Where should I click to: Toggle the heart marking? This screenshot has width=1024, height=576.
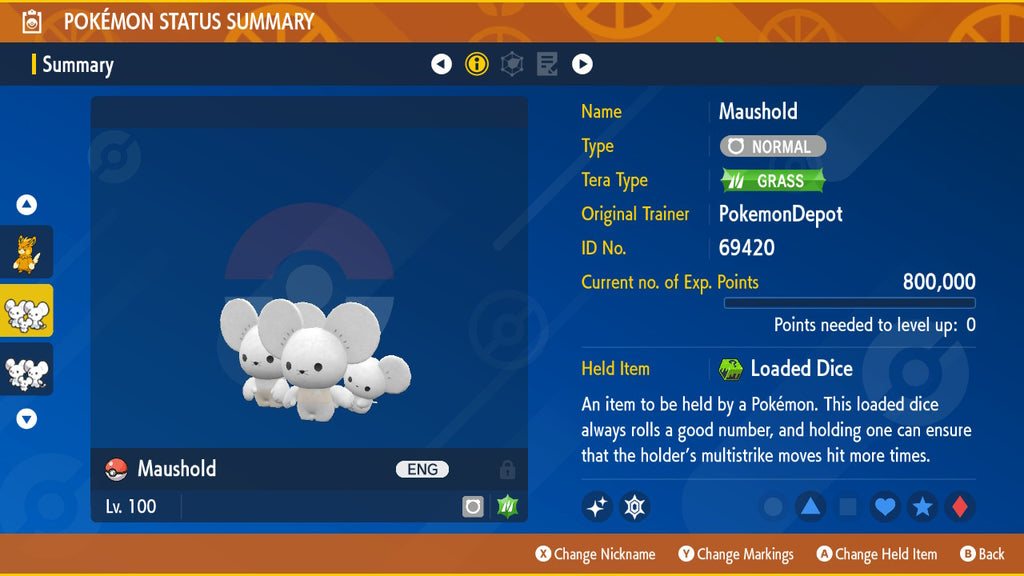click(885, 507)
